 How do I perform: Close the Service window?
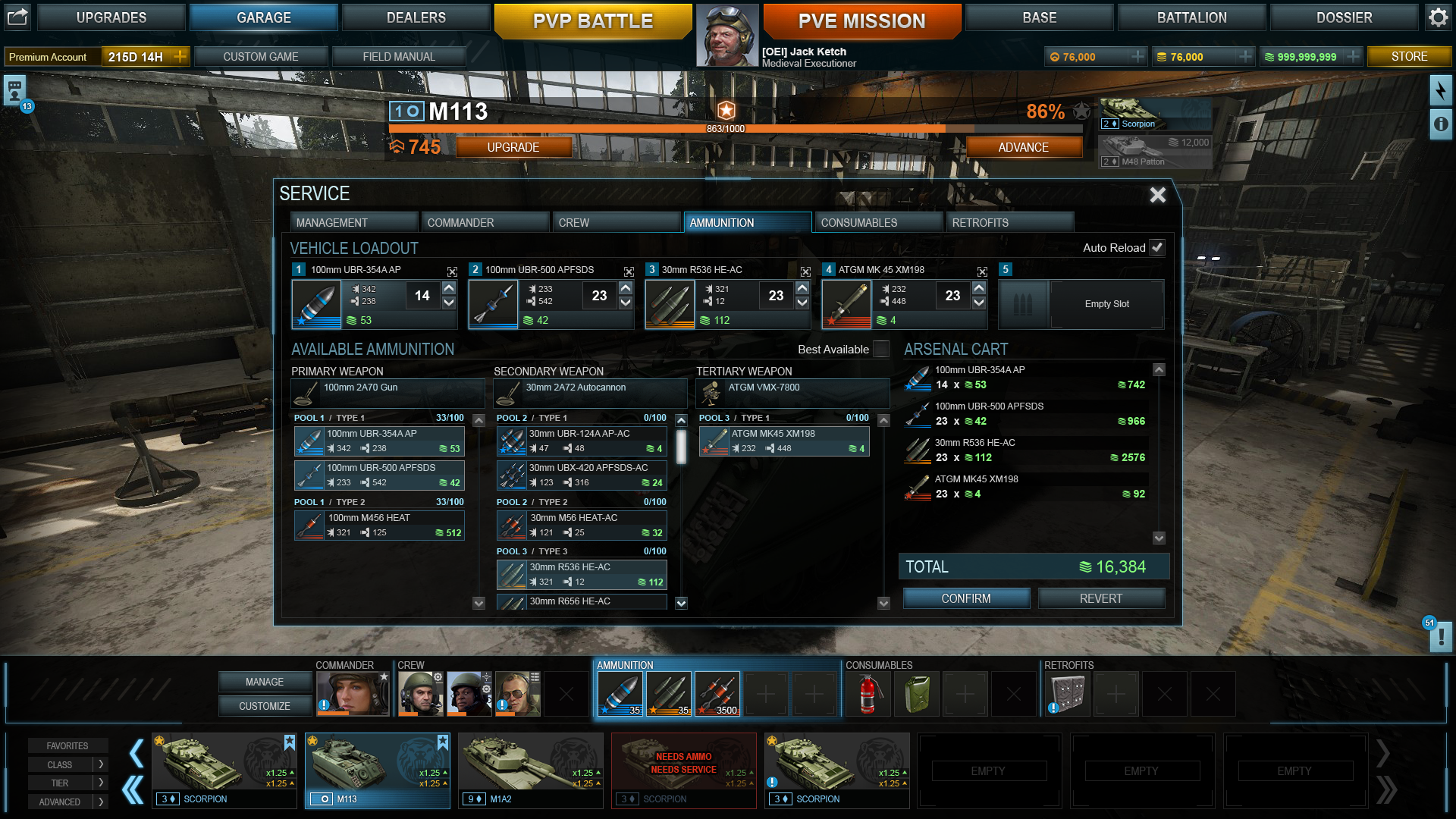tap(1157, 195)
